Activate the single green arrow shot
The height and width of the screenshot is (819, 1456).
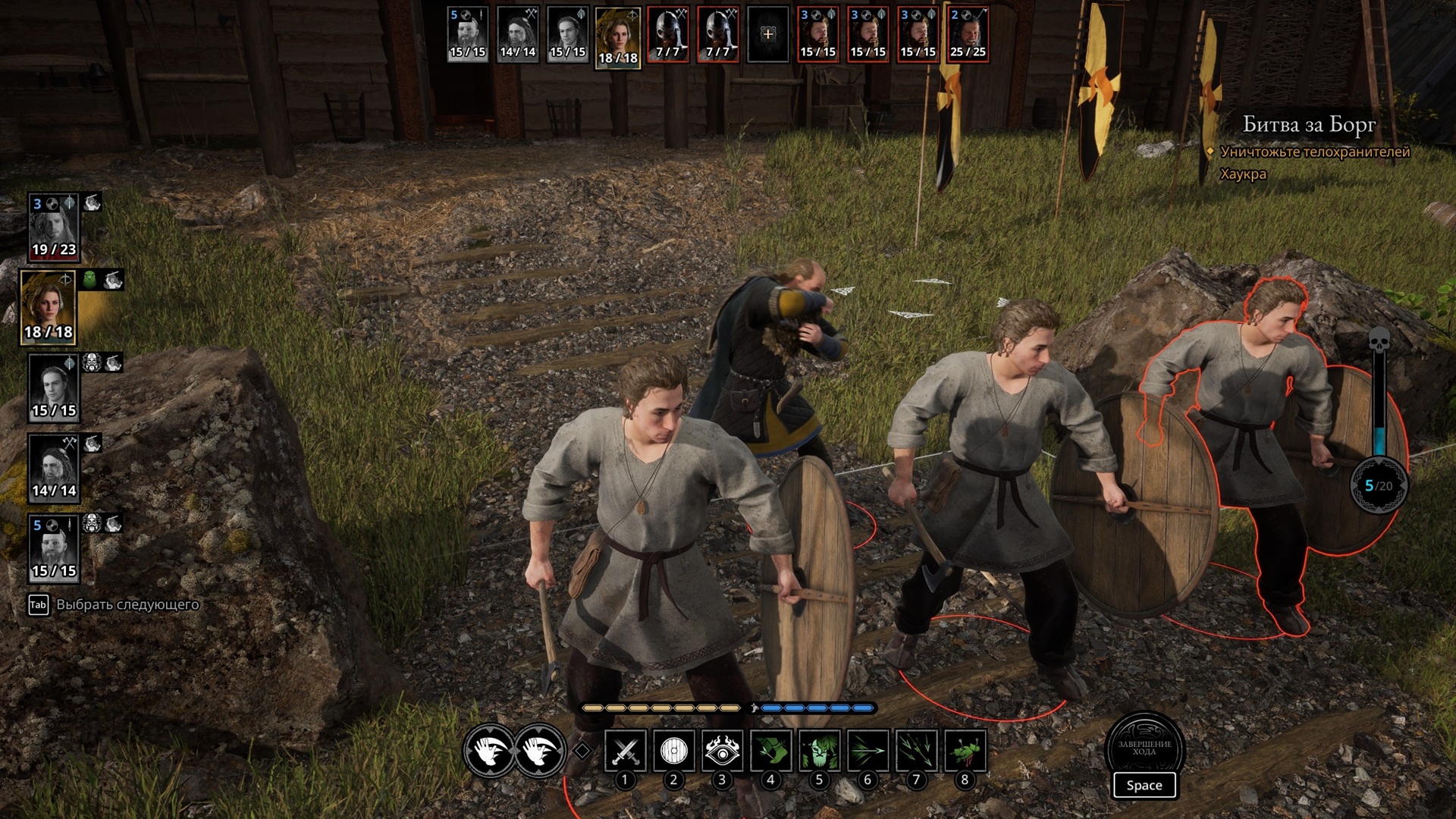[868, 751]
